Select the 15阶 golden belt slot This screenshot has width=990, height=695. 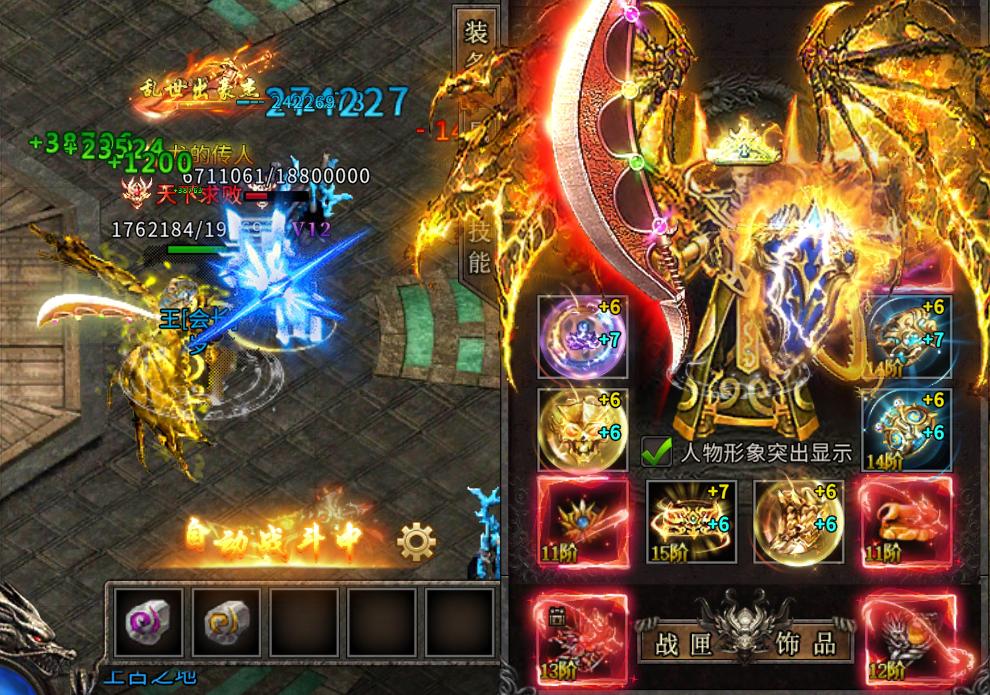pyautogui.click(x=691, y=521)
